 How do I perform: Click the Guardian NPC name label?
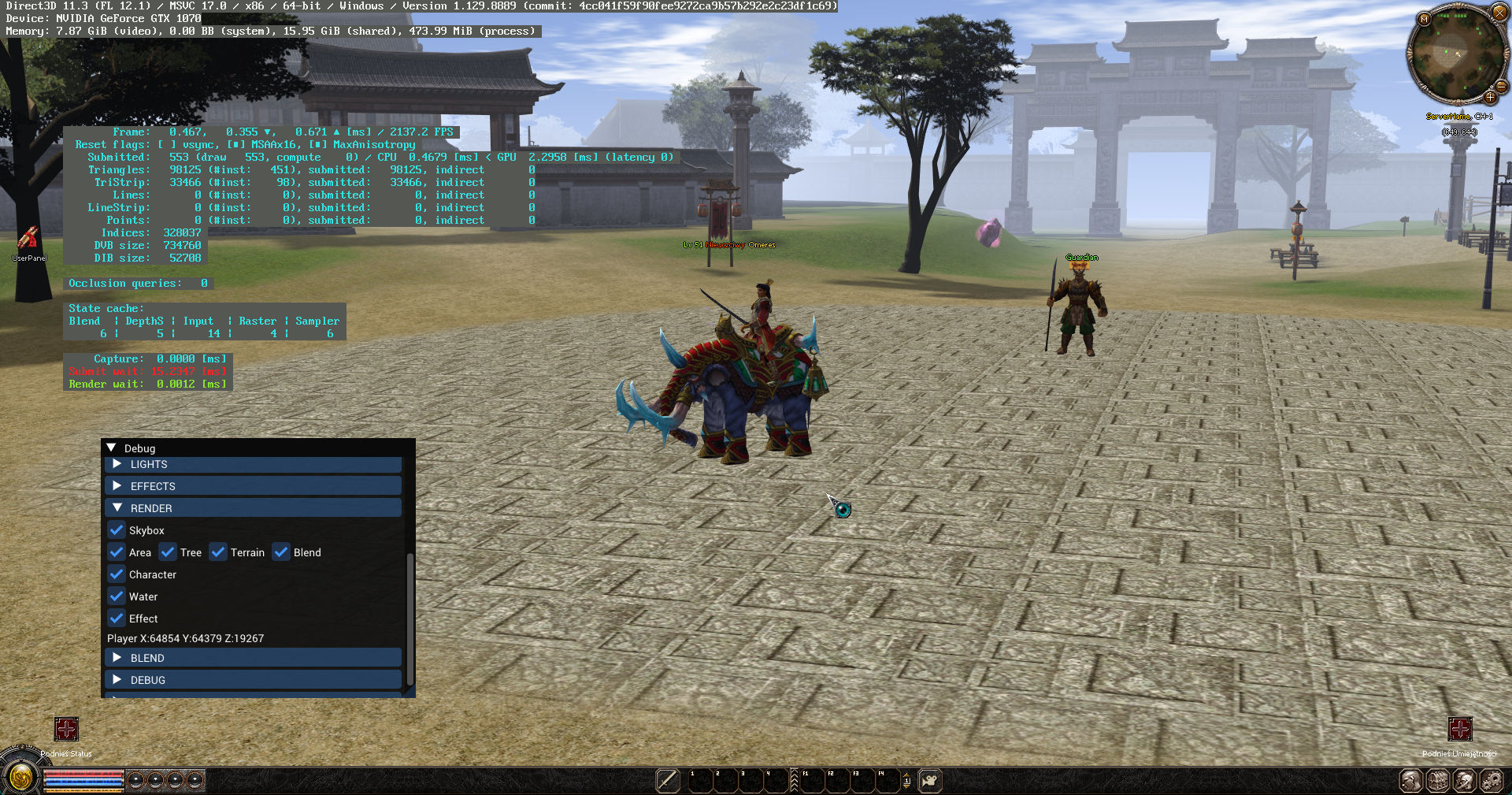point(1080,258)
